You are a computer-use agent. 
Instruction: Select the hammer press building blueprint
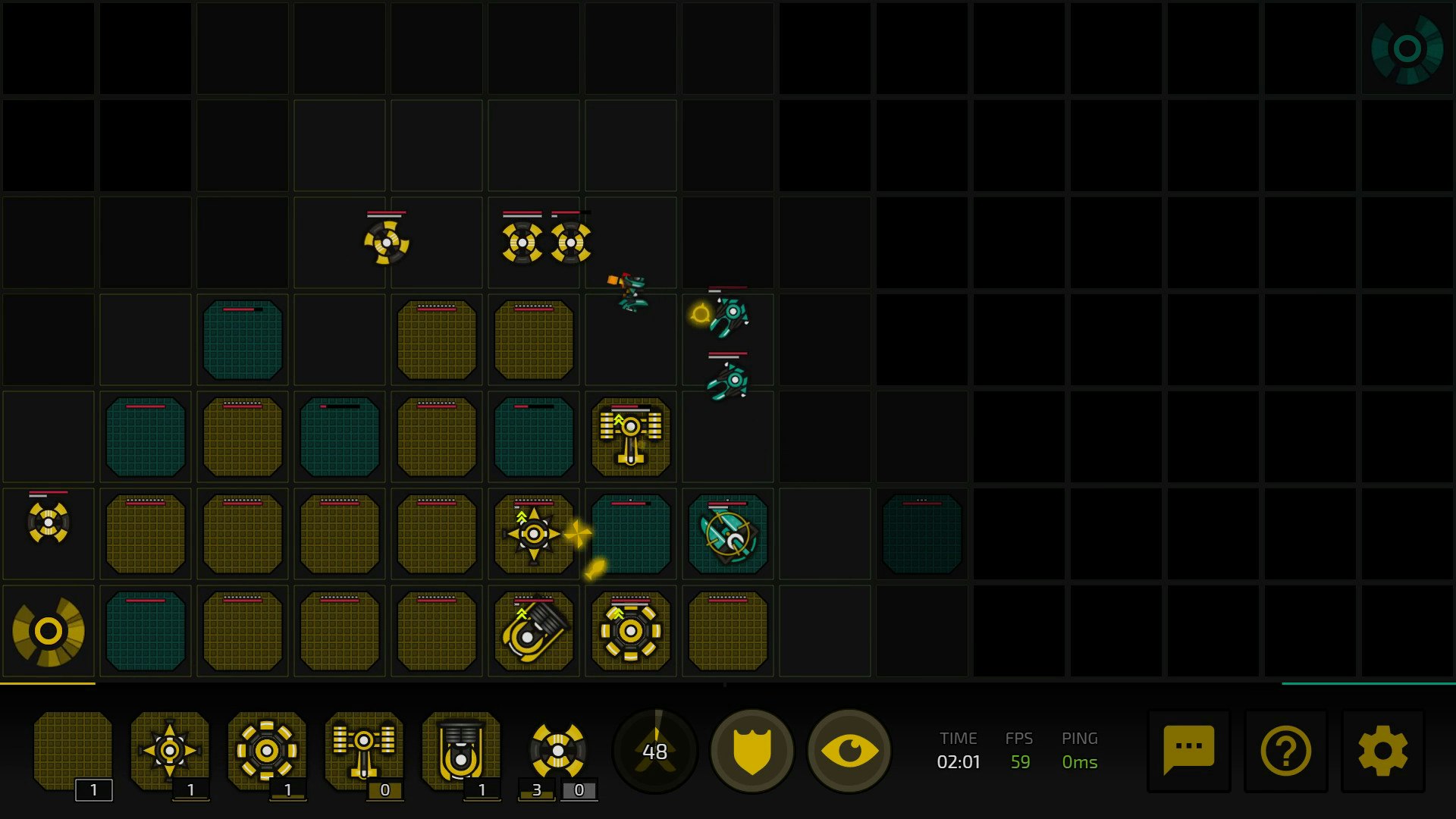[x=363, y=751]
